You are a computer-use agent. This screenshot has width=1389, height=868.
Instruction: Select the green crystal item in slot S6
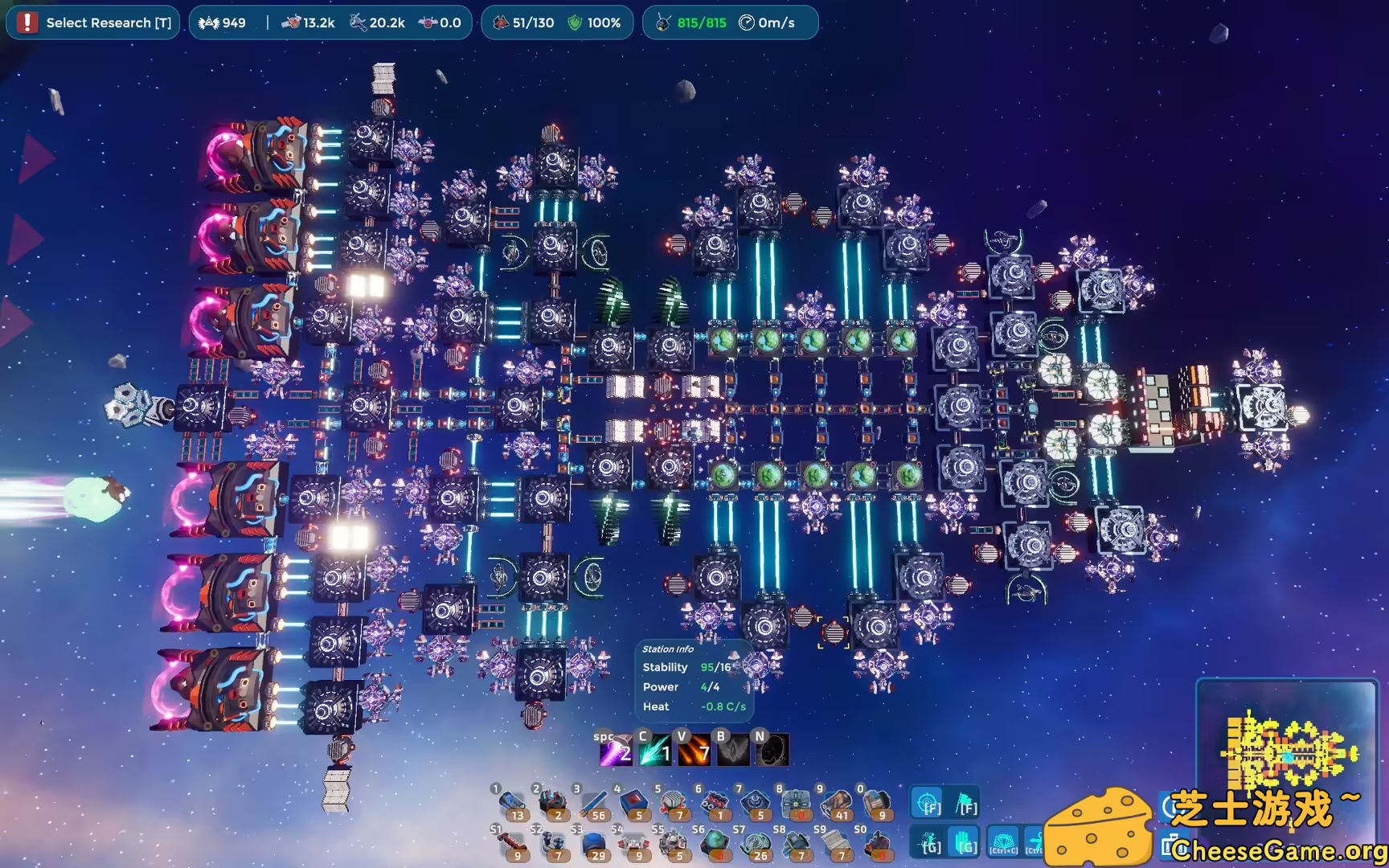pyautogui.click(x=715, y=844)
